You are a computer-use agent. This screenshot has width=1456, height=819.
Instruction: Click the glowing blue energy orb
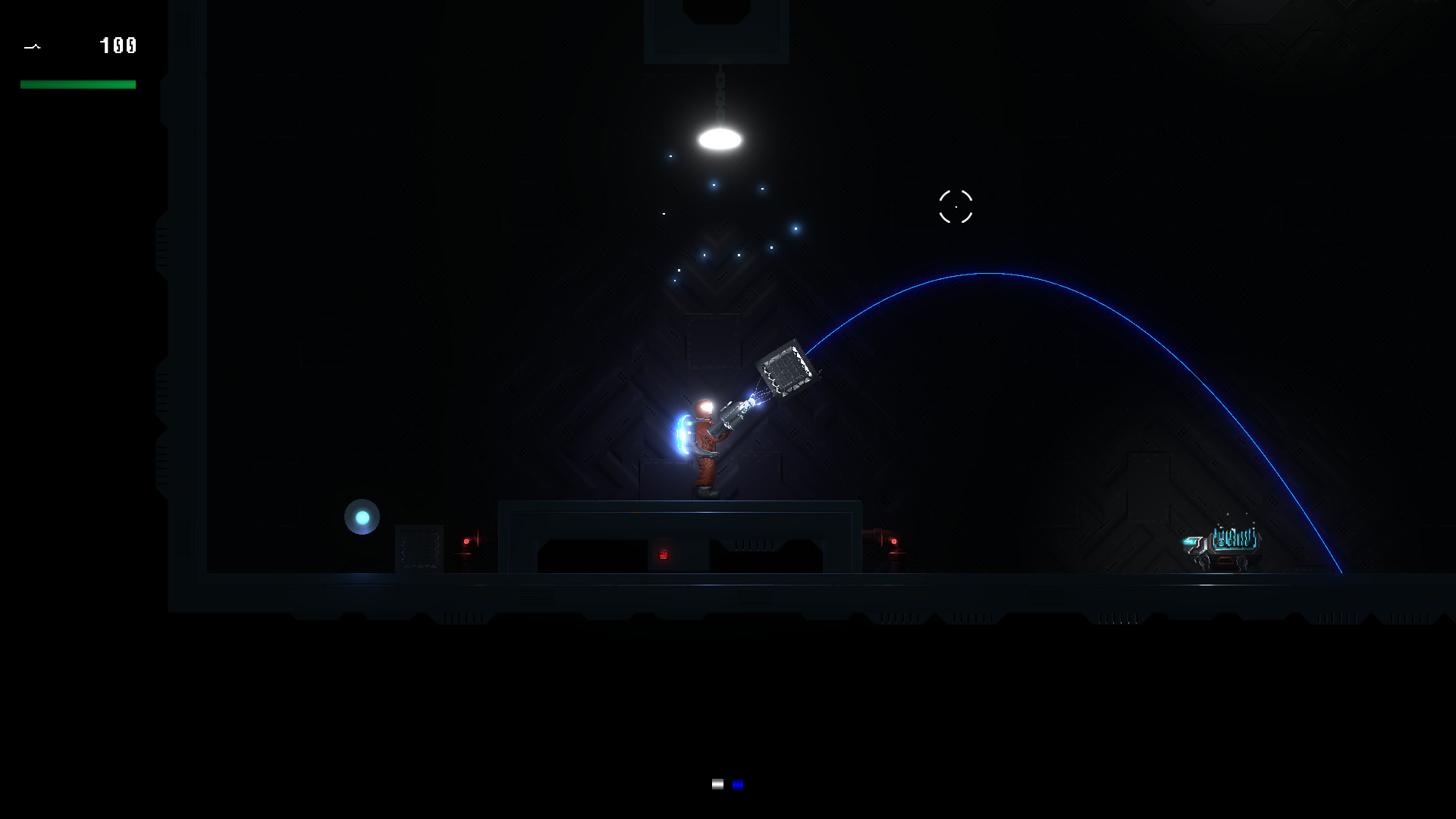click(x=362, y=516)
